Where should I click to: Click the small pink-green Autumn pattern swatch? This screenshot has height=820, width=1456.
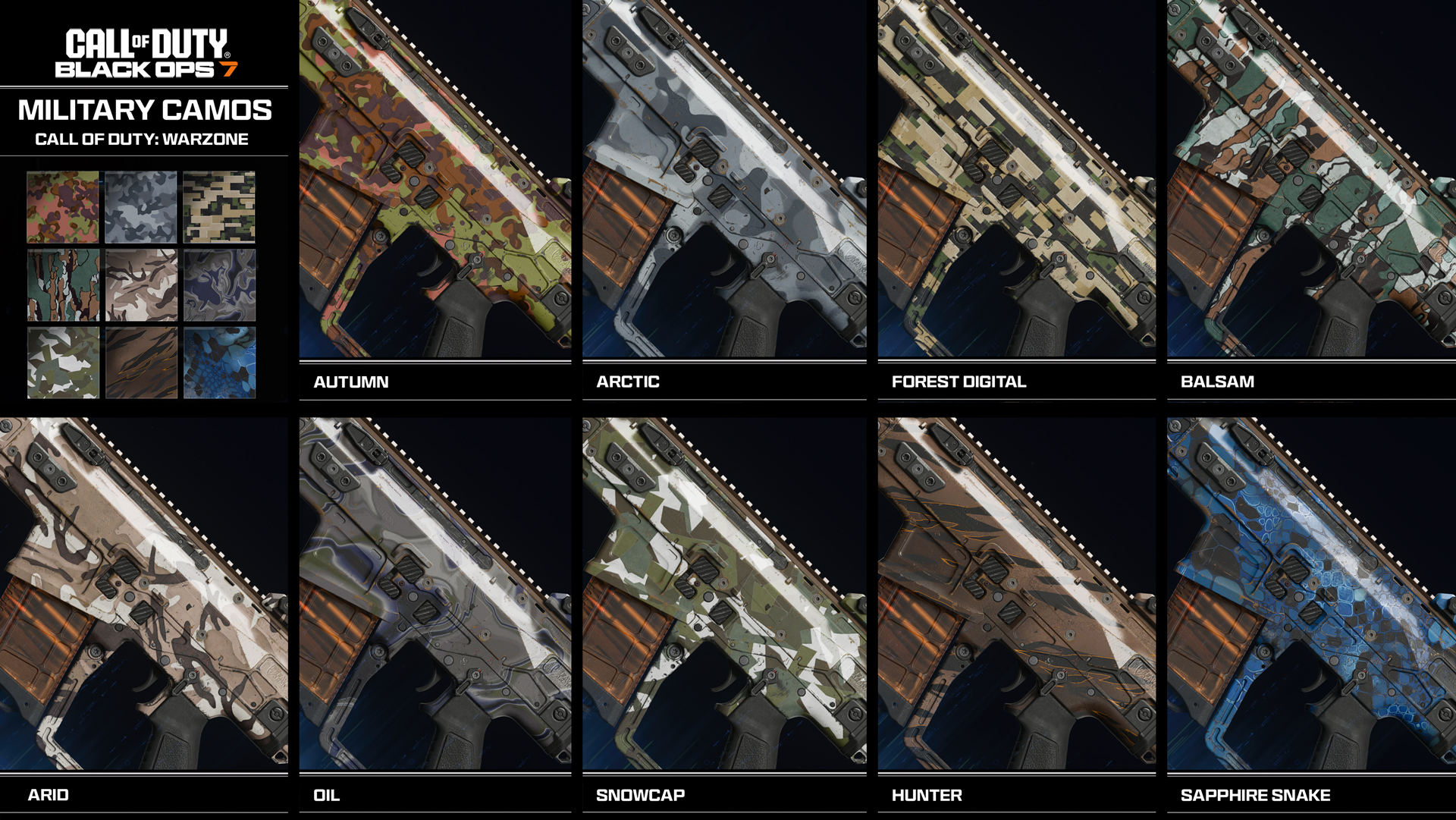pos(63,207)
